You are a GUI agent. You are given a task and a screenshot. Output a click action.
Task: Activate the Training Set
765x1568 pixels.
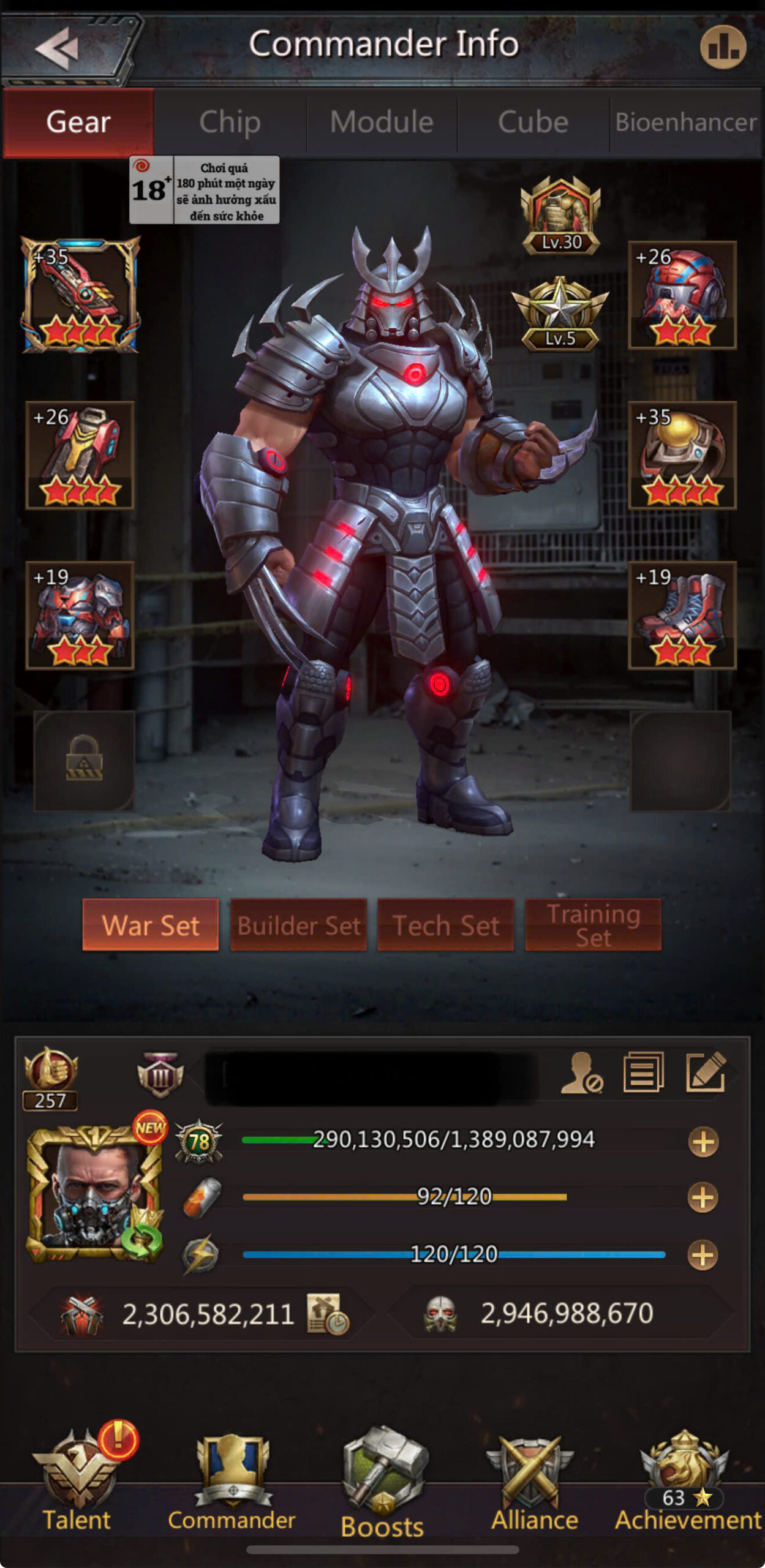coord(593,925)
